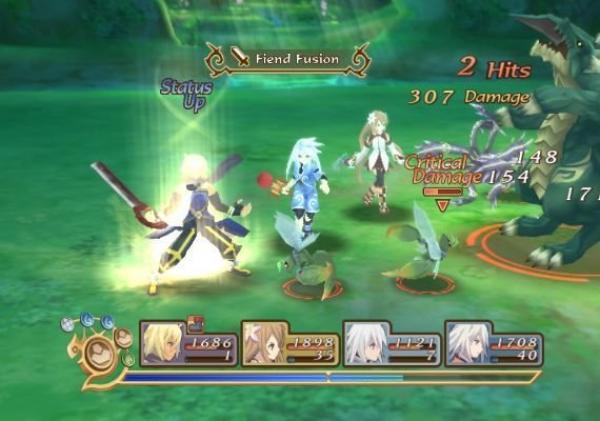The height and width of the screenshot is (421, 600).
Task: Choose the party portrait showing 1121 HP
Action: pyautogui.click(x=366, y=344)
